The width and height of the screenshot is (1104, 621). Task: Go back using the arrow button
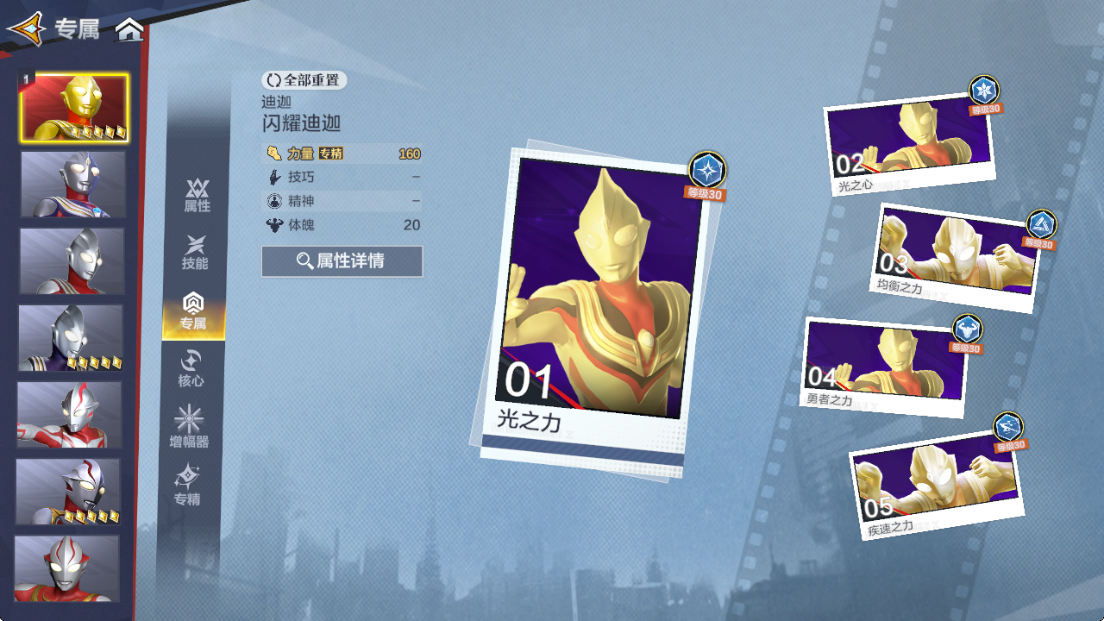point(27,29)
